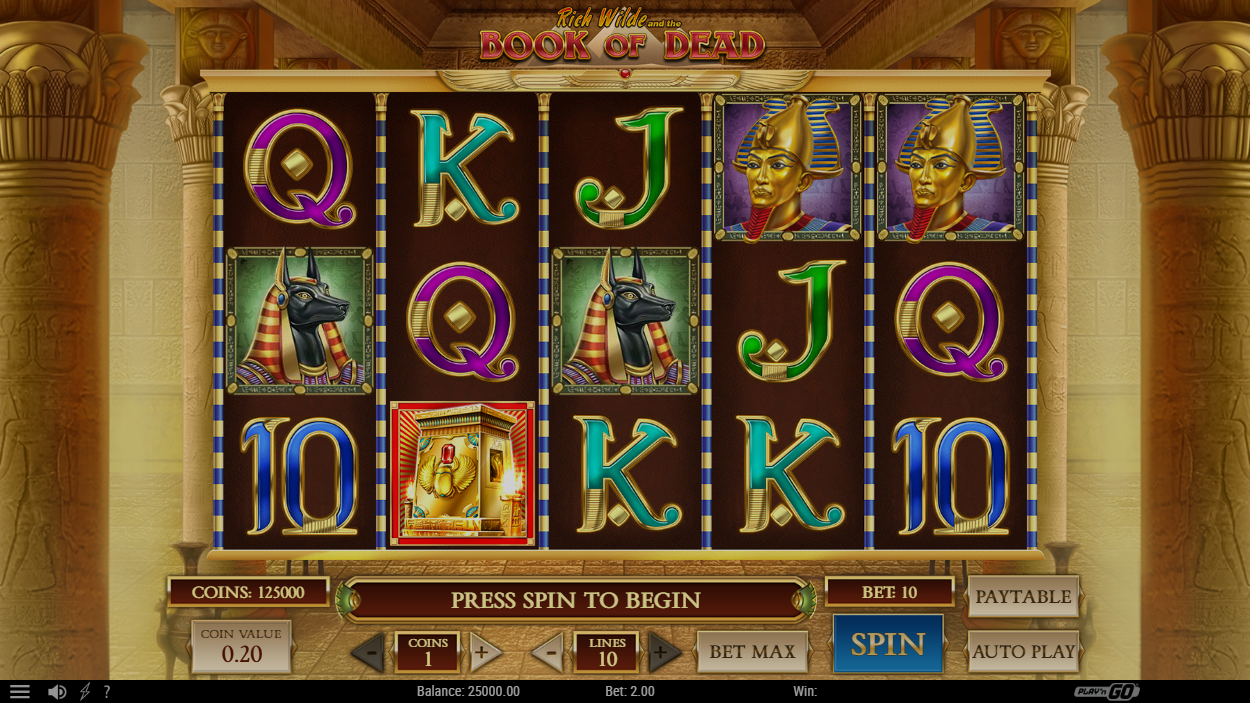Open the hamburger menu
The width and height of the screenshot is (1250, 703).
pos(19,692)
